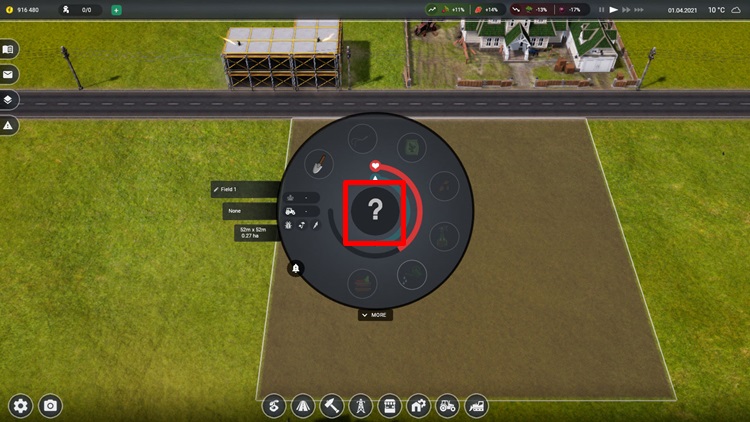Select the hammer construction tool

pyautogui.click(x=331, y=405)
